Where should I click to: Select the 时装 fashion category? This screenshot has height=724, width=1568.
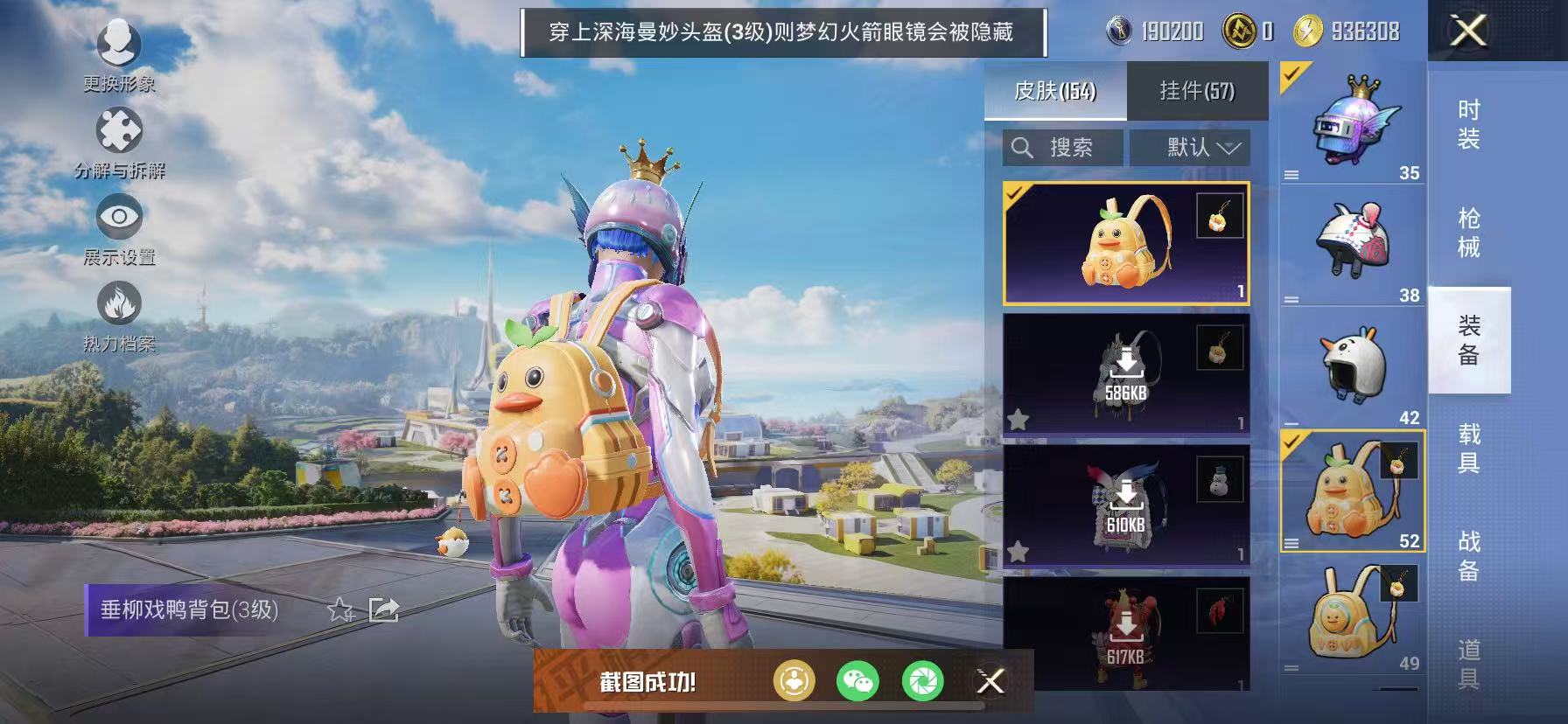pyautogui.click(x=1468, y=126)
